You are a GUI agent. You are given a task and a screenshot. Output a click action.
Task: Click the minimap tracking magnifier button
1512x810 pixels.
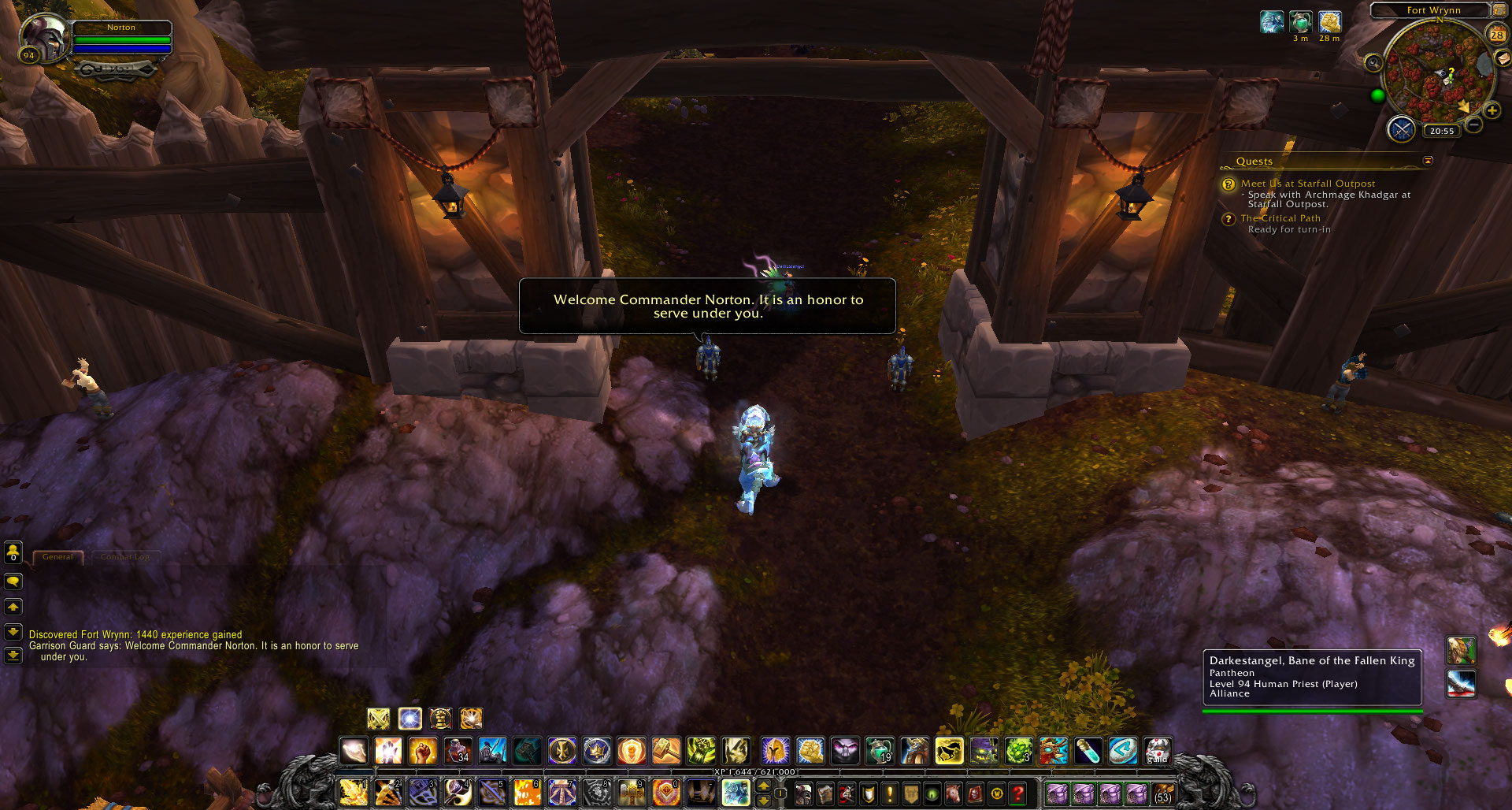[x=1373, y=63]
